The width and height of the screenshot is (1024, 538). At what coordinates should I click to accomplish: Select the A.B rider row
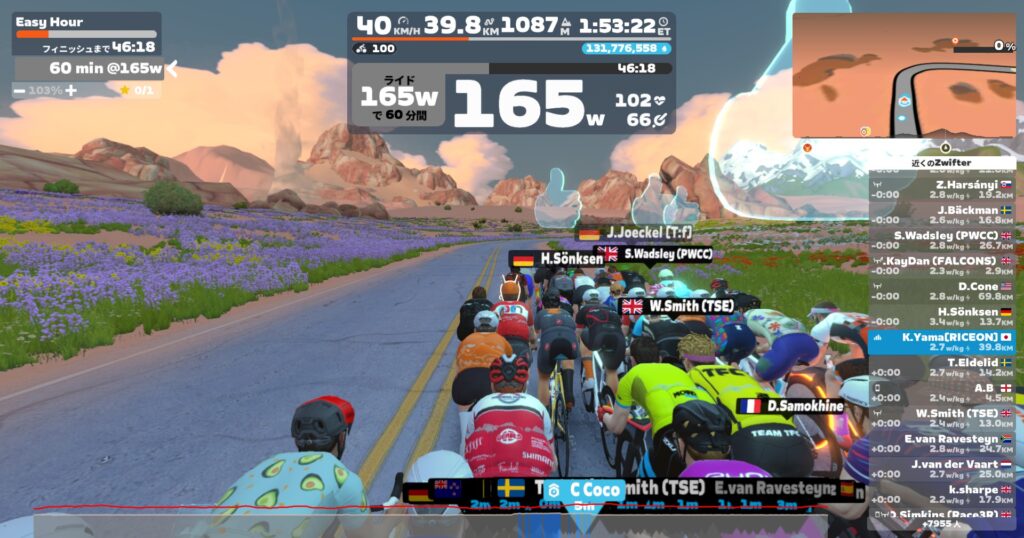click(x=941, y=392)
